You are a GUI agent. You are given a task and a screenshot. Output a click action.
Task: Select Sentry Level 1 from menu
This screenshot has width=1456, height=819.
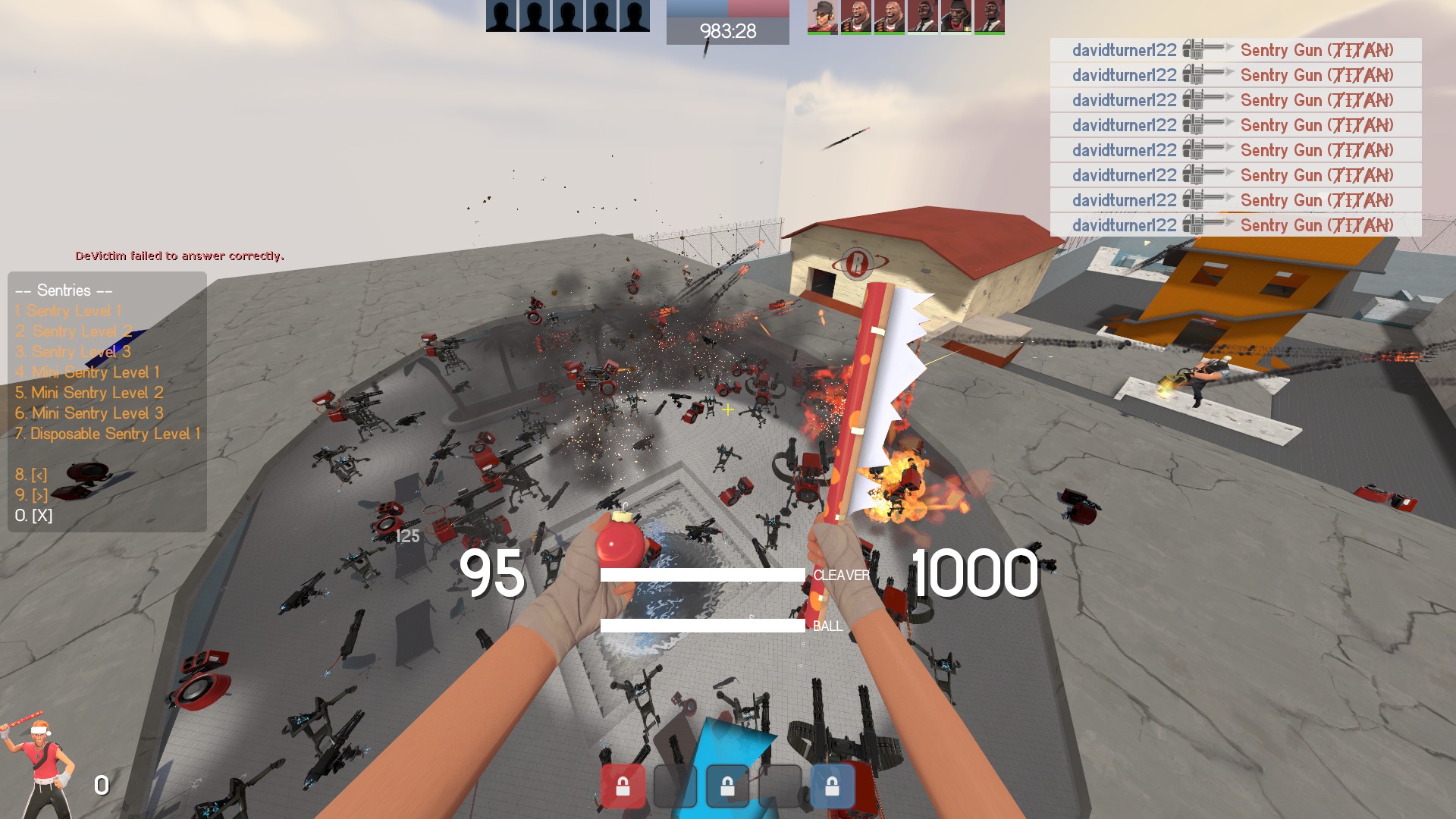[68, 311]
